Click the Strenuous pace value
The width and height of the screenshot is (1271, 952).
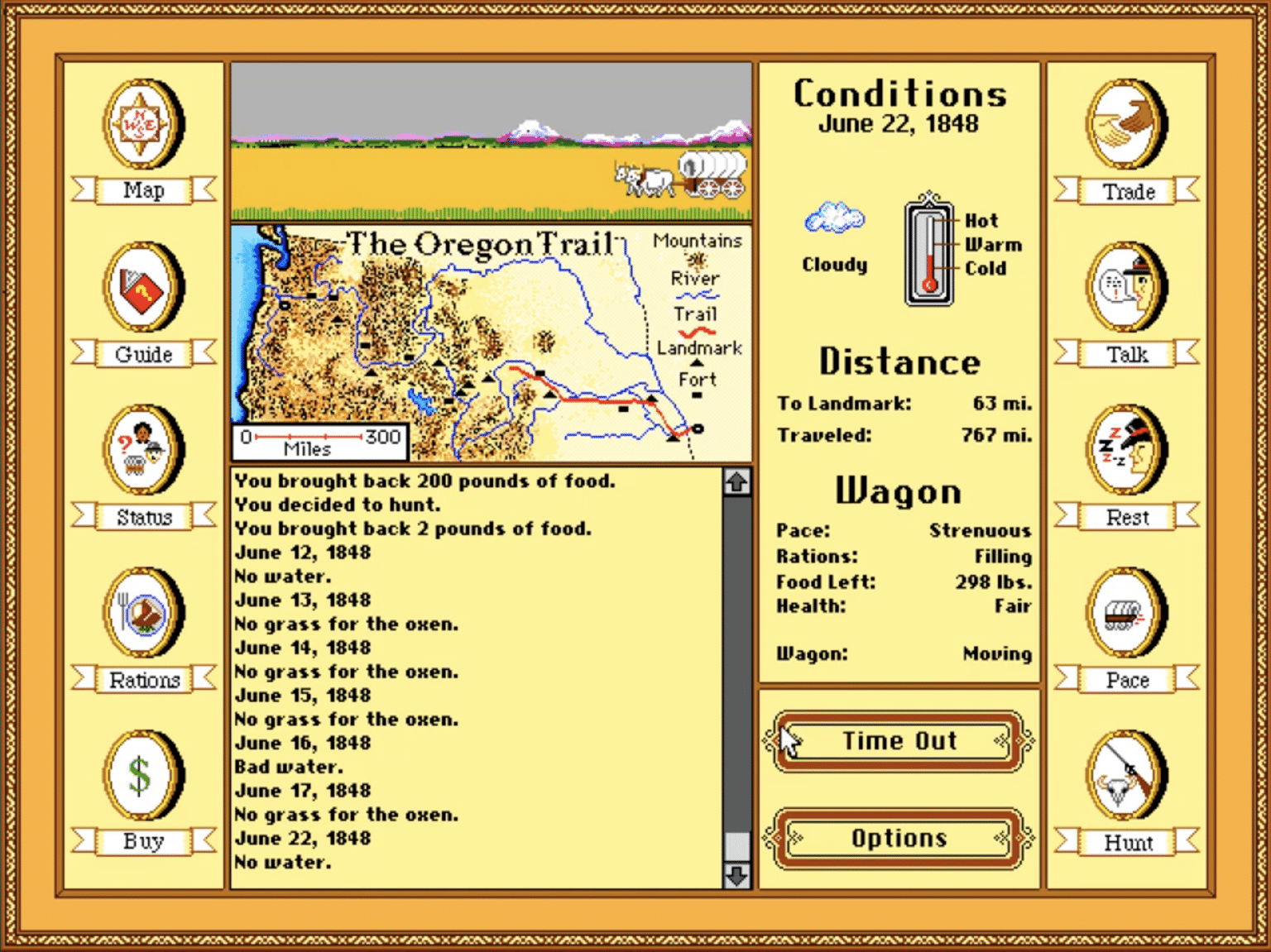click(x=981, y=530)
